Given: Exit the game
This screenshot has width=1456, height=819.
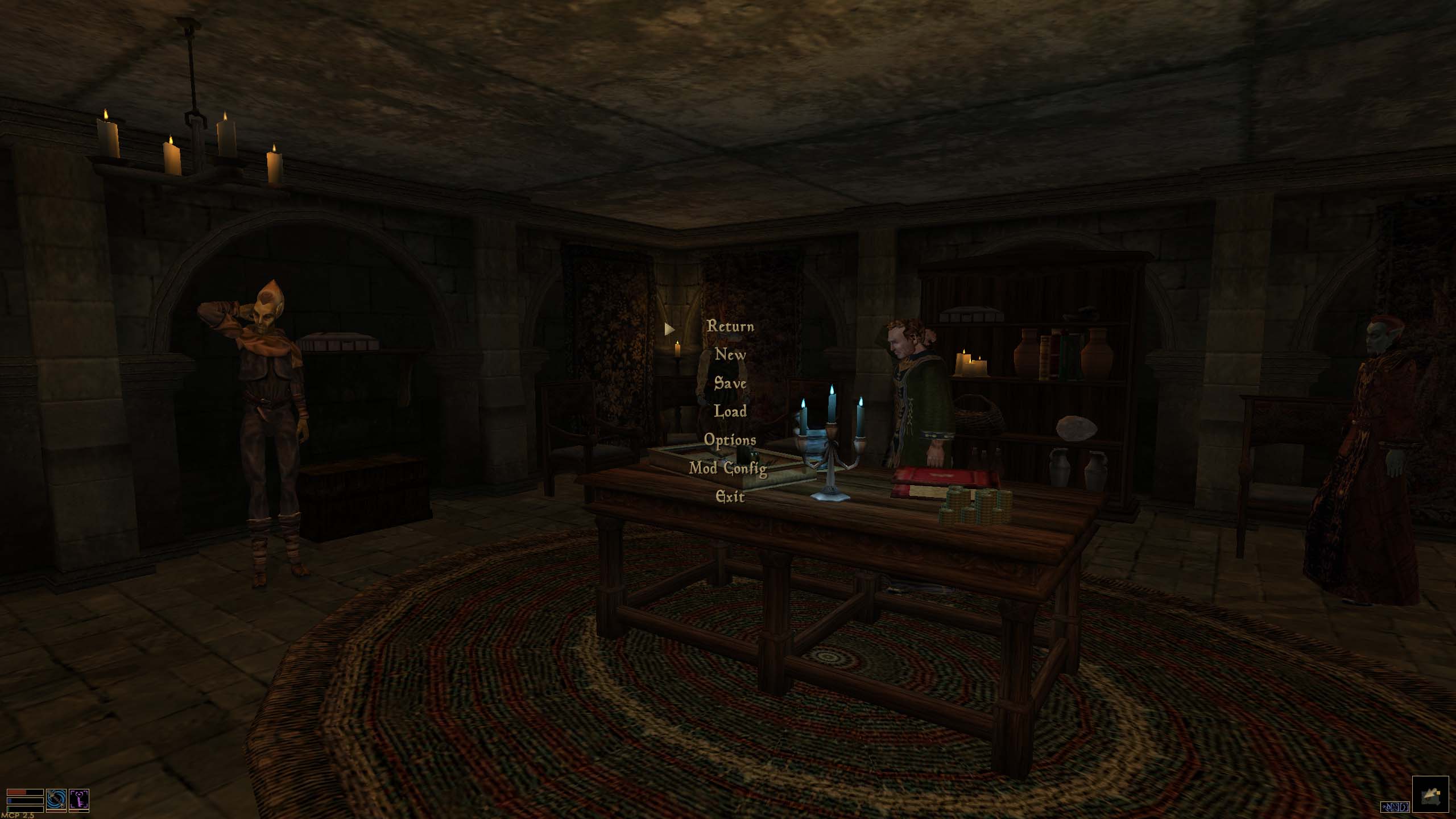Looking at the screenshot, I should 730,497.
